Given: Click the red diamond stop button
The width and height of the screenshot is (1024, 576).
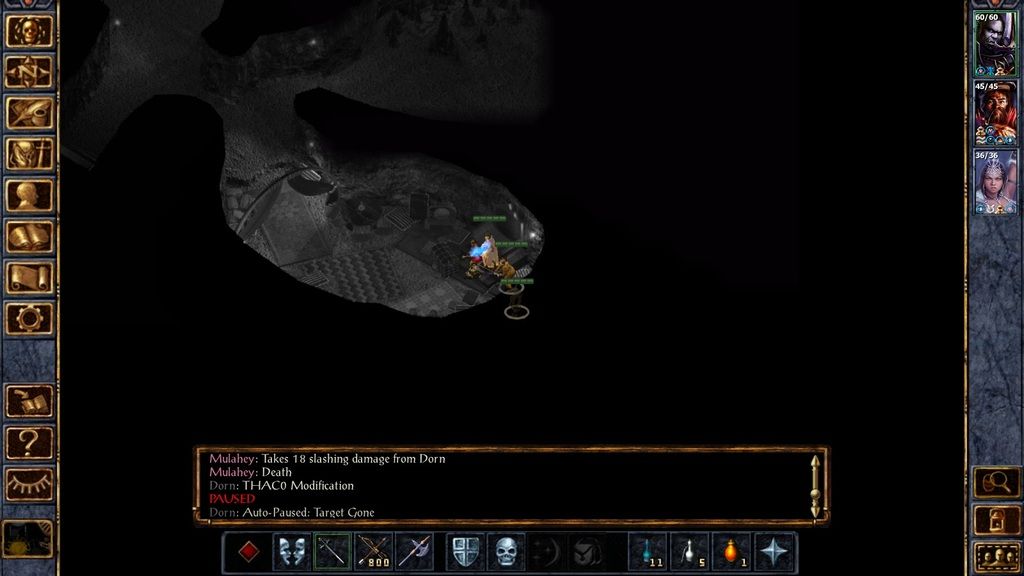Looking at the screenshot, I should (x=248, y=552).
